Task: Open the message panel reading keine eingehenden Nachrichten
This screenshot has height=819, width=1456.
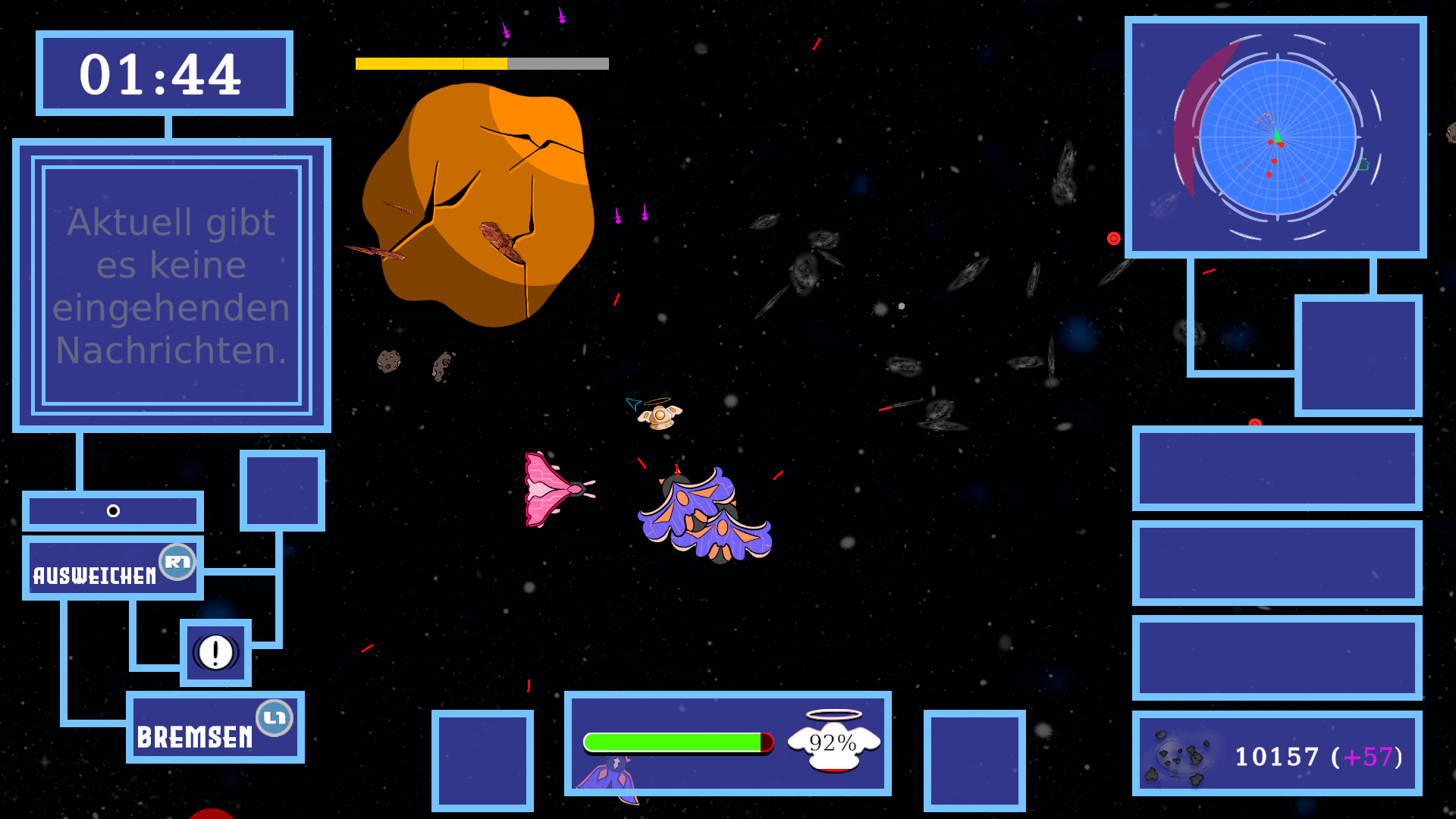Action: pyautogui.click(x=171, y=287)
